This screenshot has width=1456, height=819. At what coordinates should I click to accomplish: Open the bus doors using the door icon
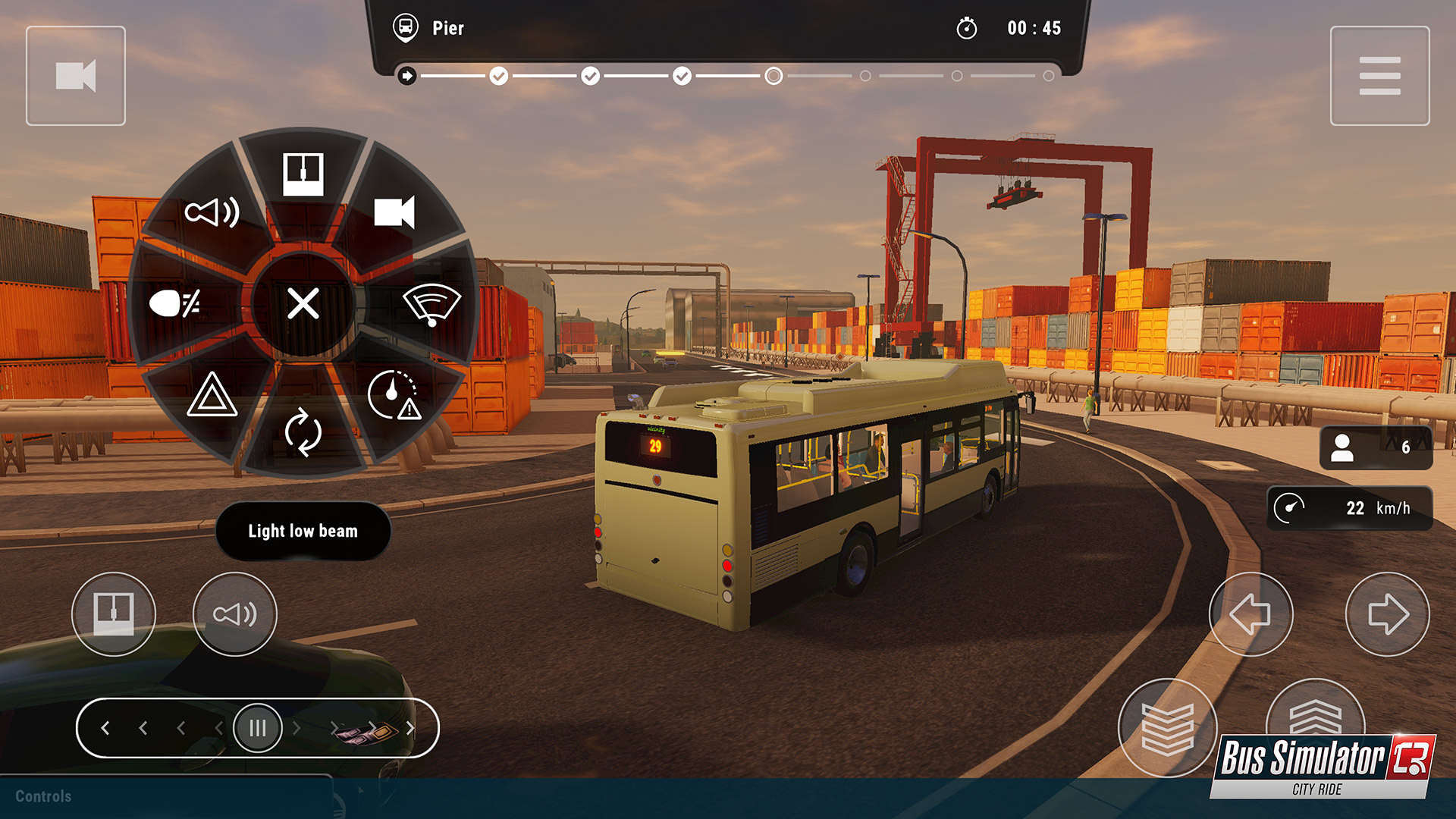303,173
